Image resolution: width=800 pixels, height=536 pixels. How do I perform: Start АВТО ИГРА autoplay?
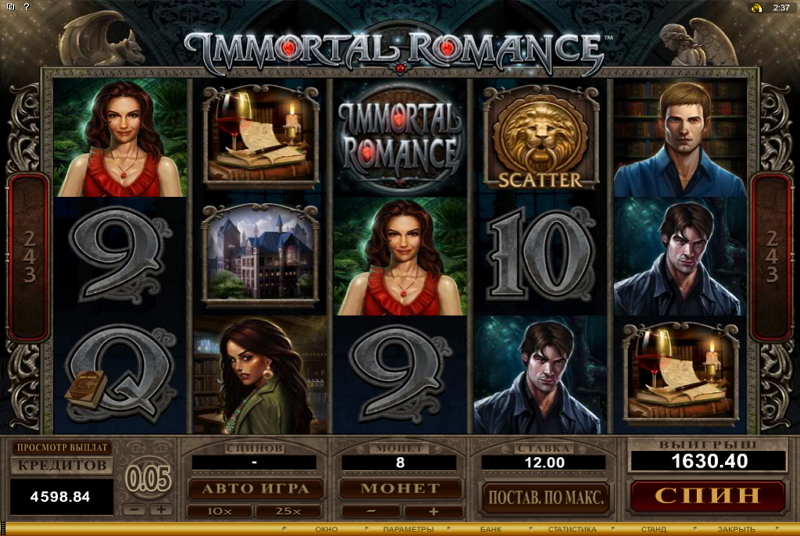[255, 488]
